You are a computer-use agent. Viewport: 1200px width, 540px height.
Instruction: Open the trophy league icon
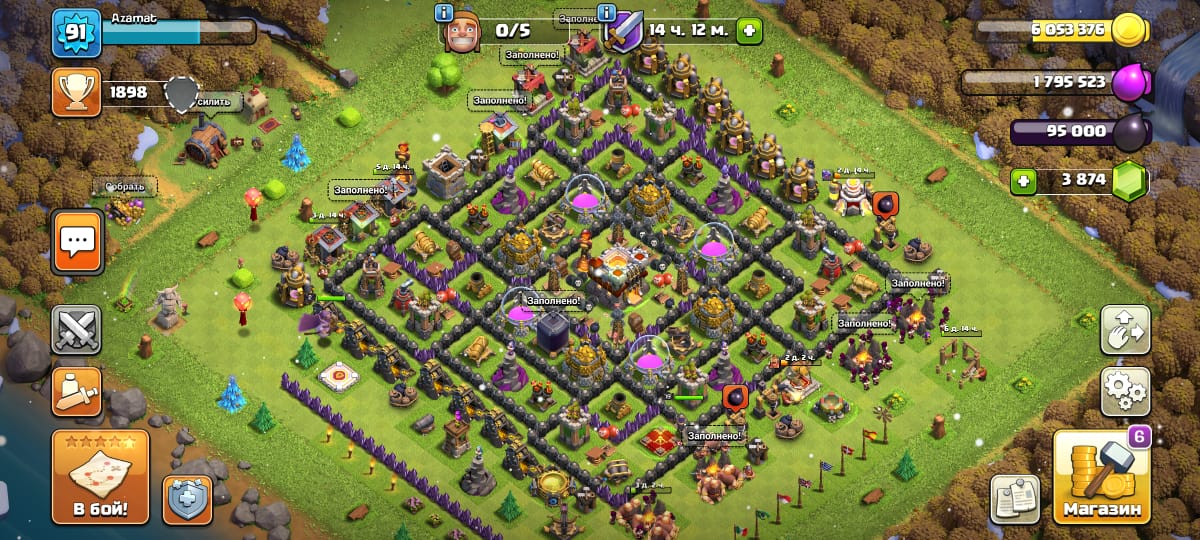(x=77, y=92)
